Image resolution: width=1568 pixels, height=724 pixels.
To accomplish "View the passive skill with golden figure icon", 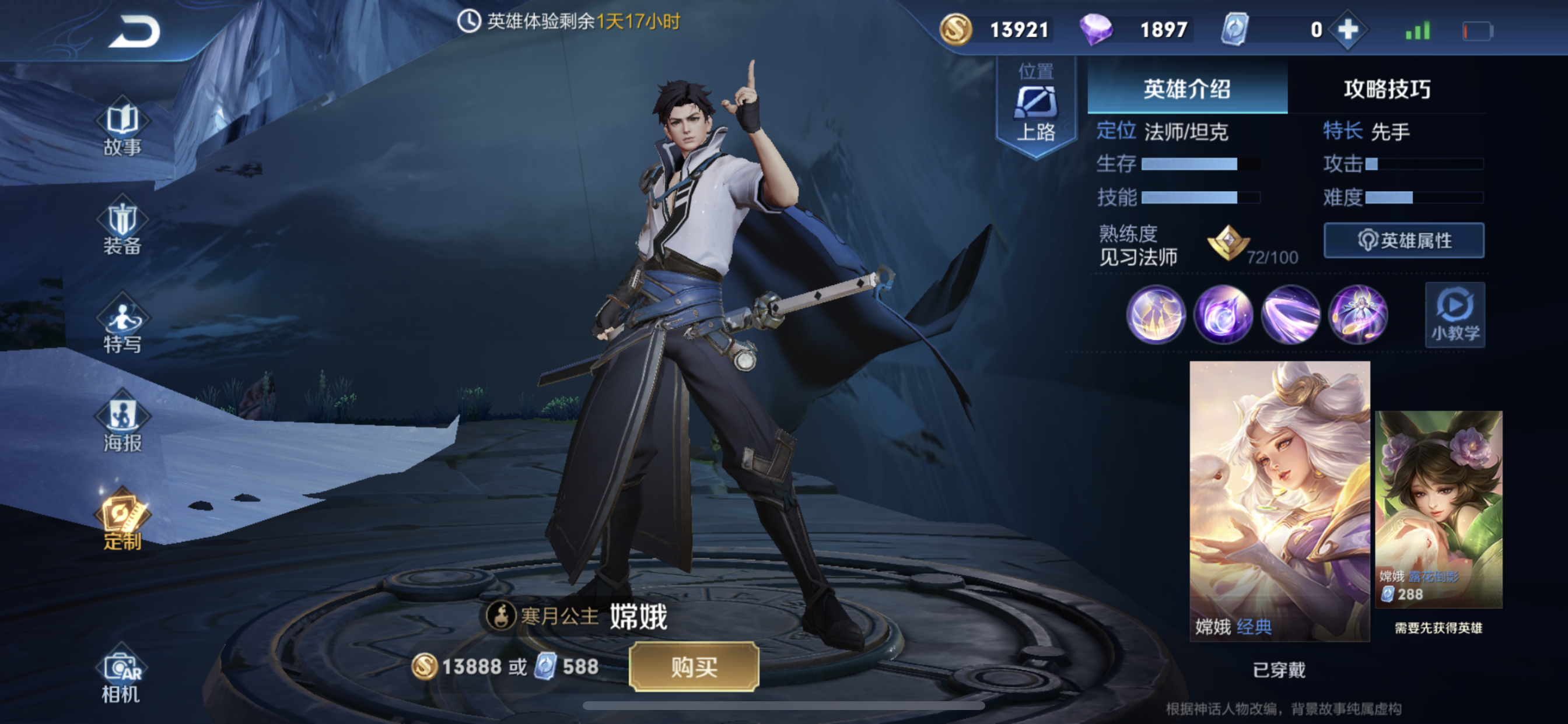I will 1156,315.
